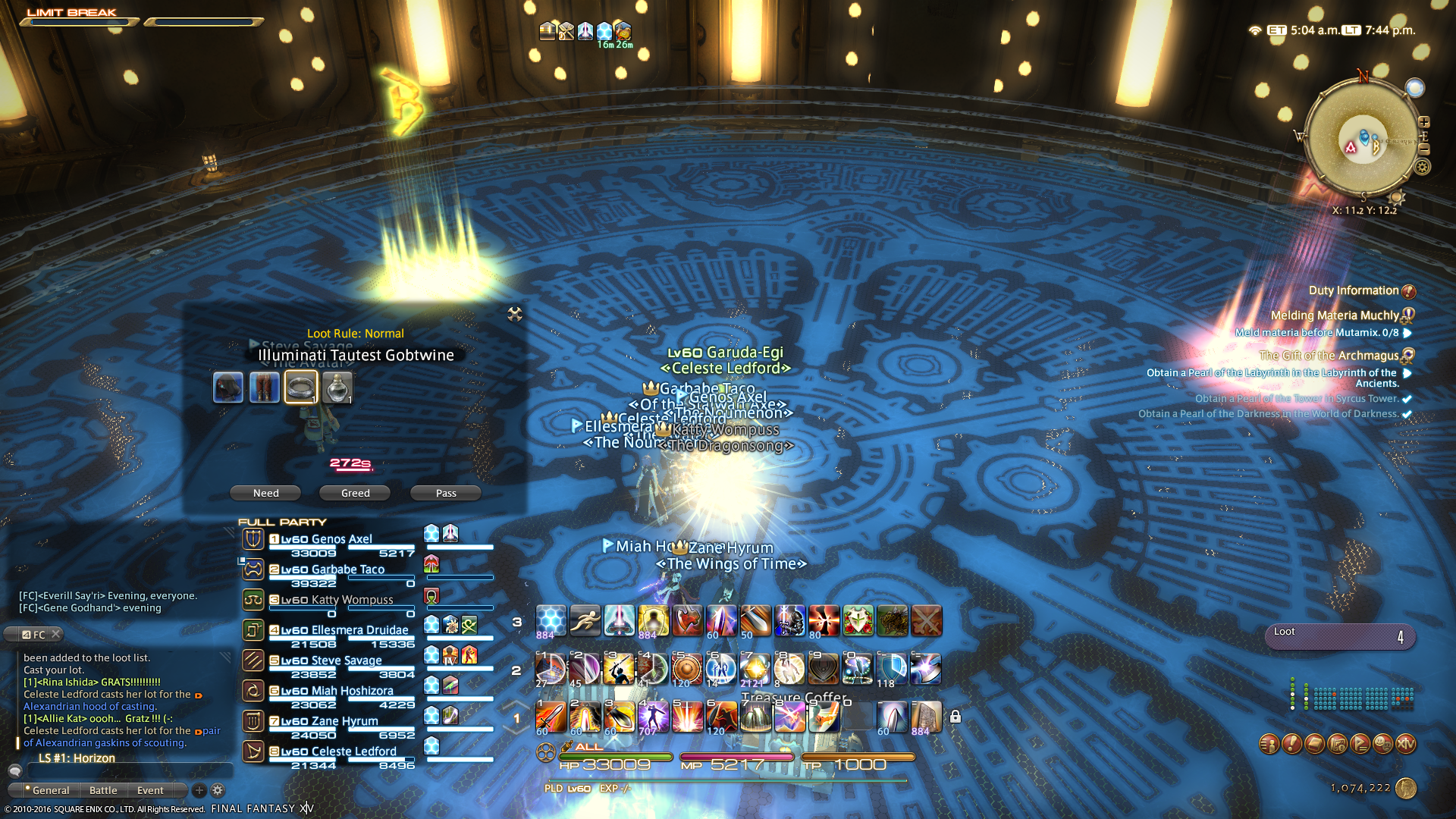Toggle the hotbar padlock icon
This screenshot has height=819, width=1456.
point(955,717)
